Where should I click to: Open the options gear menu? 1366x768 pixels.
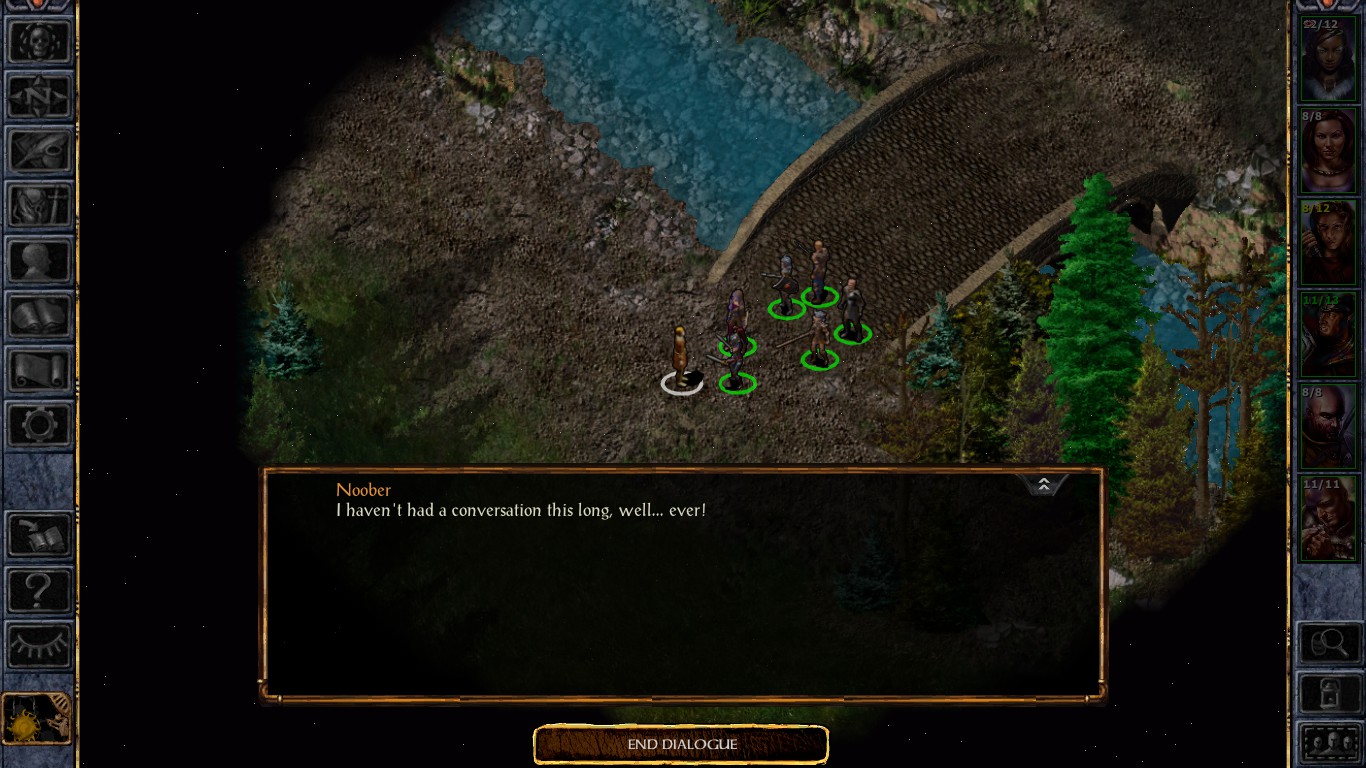[x=39, y=426]
